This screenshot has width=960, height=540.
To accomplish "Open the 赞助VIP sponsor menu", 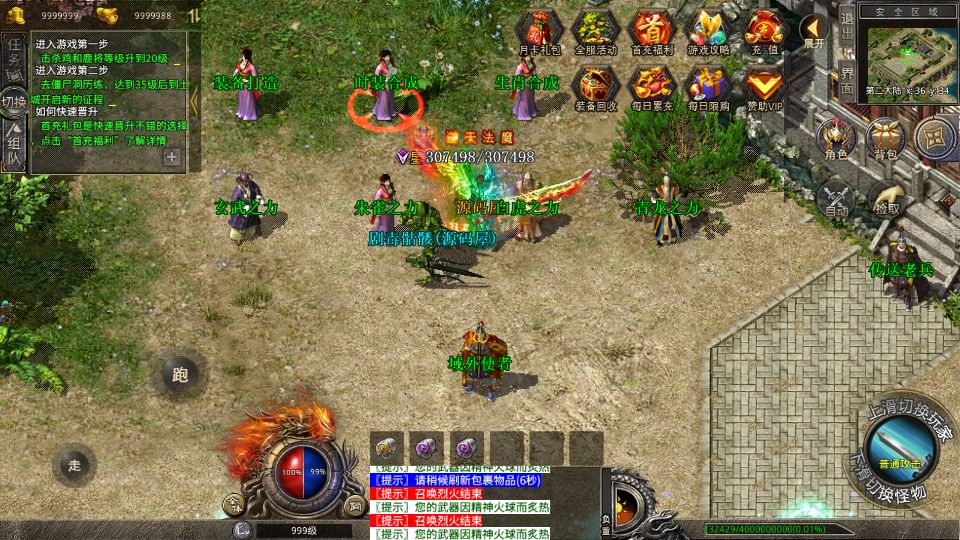I will pyautogui.click(x=765, y=87).
